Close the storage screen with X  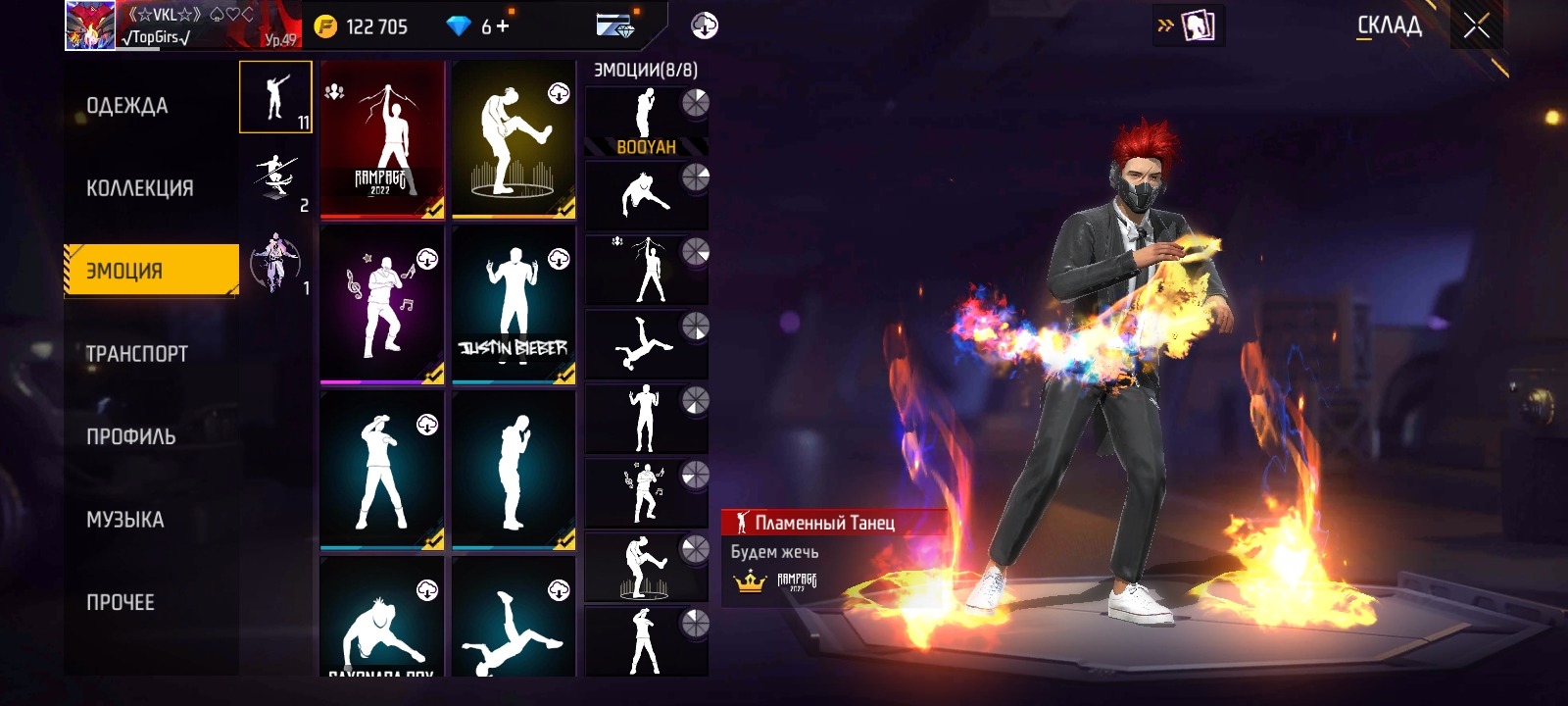(1477, 26)
